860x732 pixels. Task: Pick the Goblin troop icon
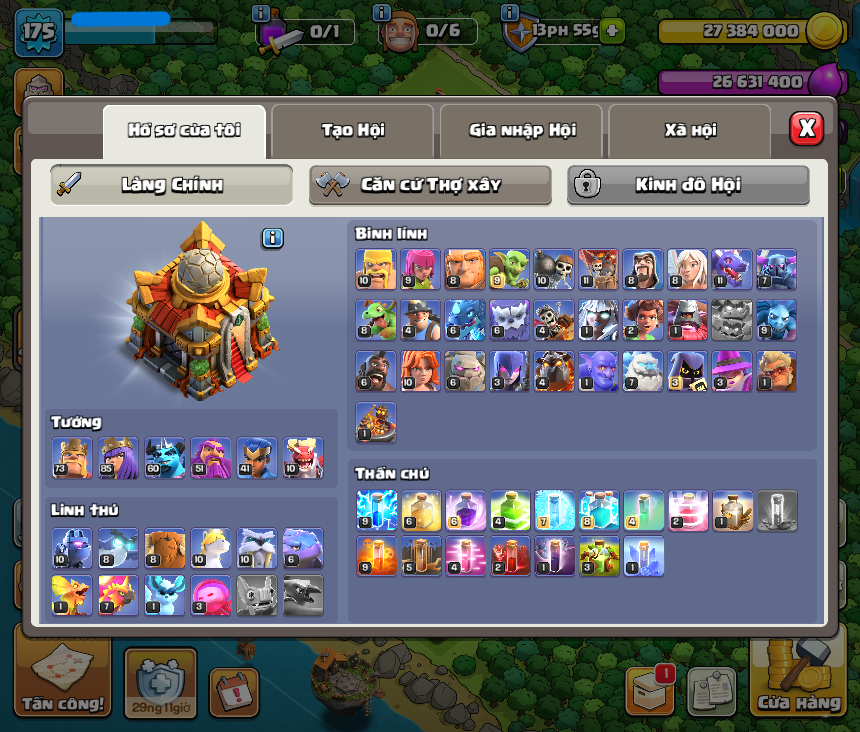(509, 269)
